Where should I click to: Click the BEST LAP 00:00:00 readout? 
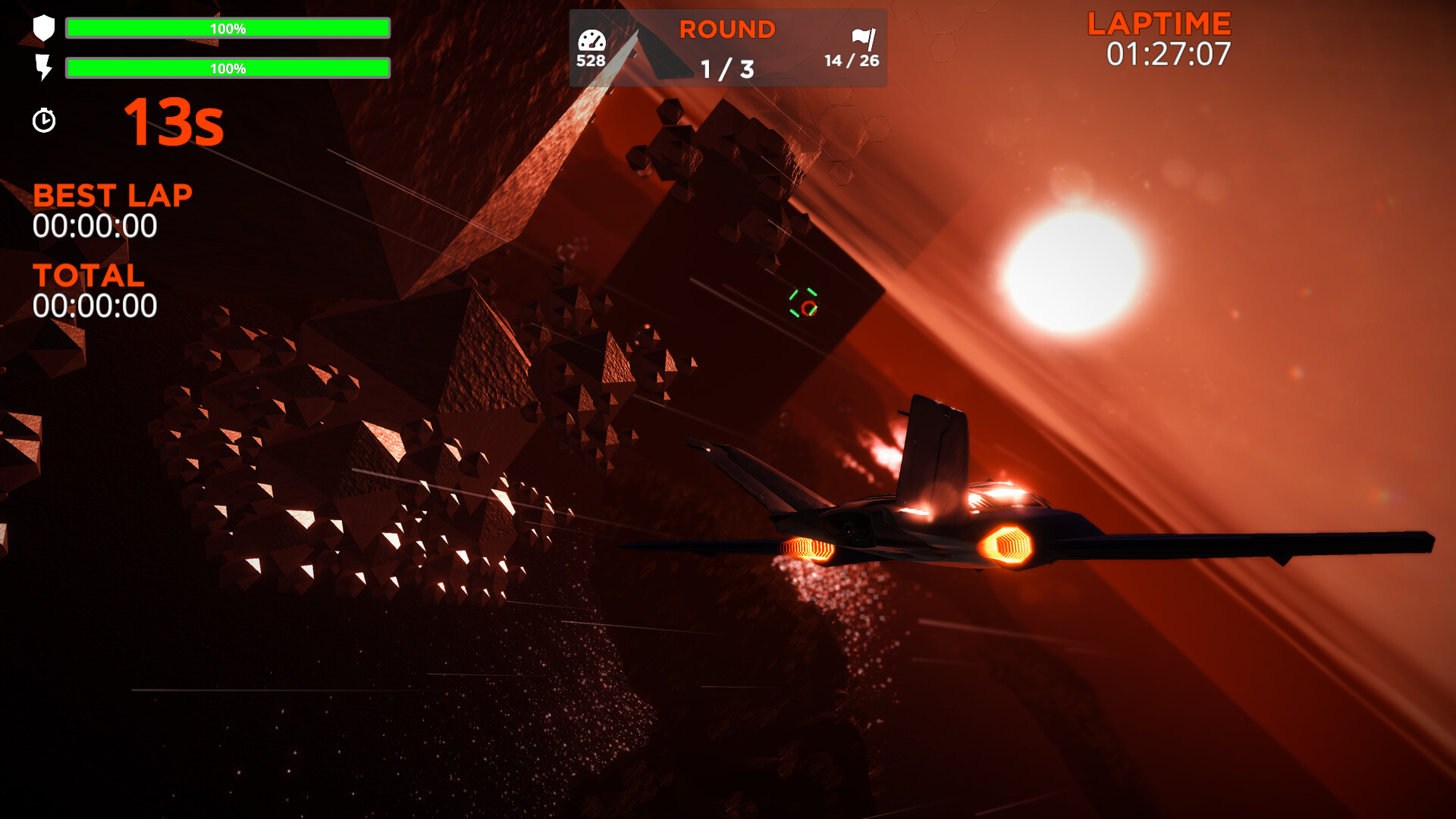pyautogui.click(x=94, y=224)
